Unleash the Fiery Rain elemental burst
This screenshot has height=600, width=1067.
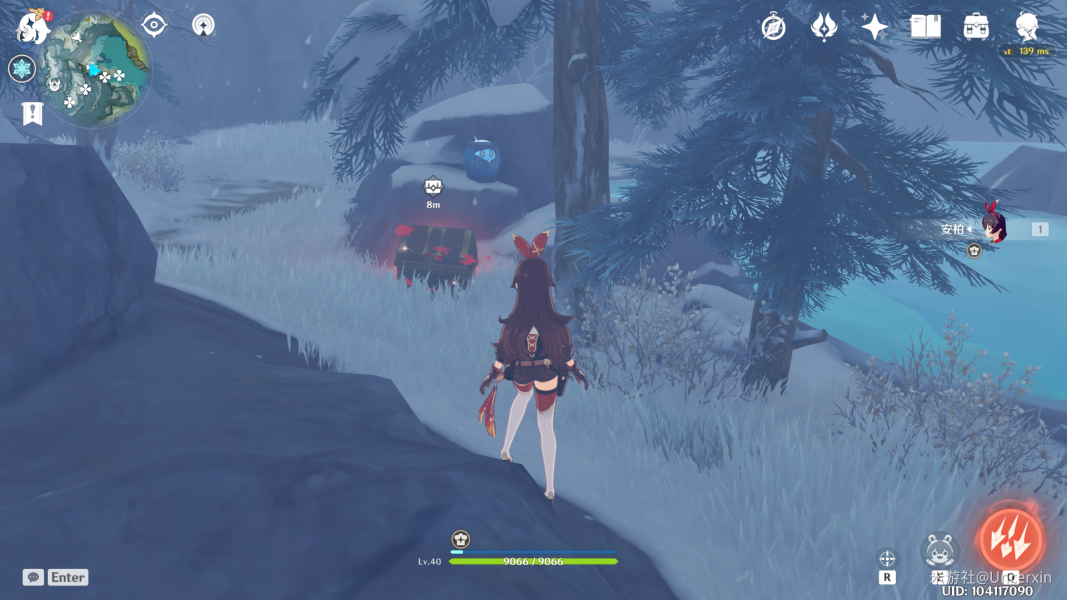1011,541
